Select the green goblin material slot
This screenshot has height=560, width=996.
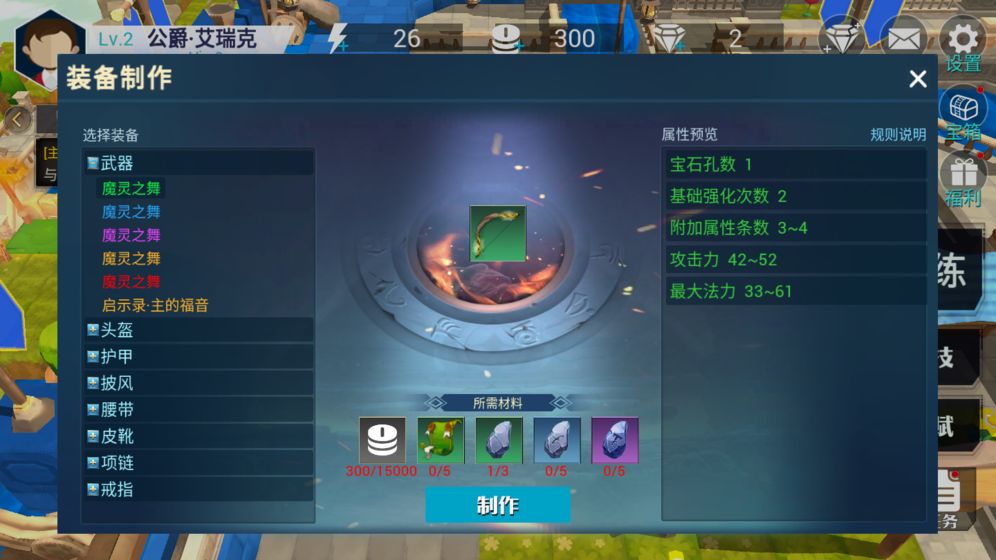pyautogui.click(x=440, y=441)
